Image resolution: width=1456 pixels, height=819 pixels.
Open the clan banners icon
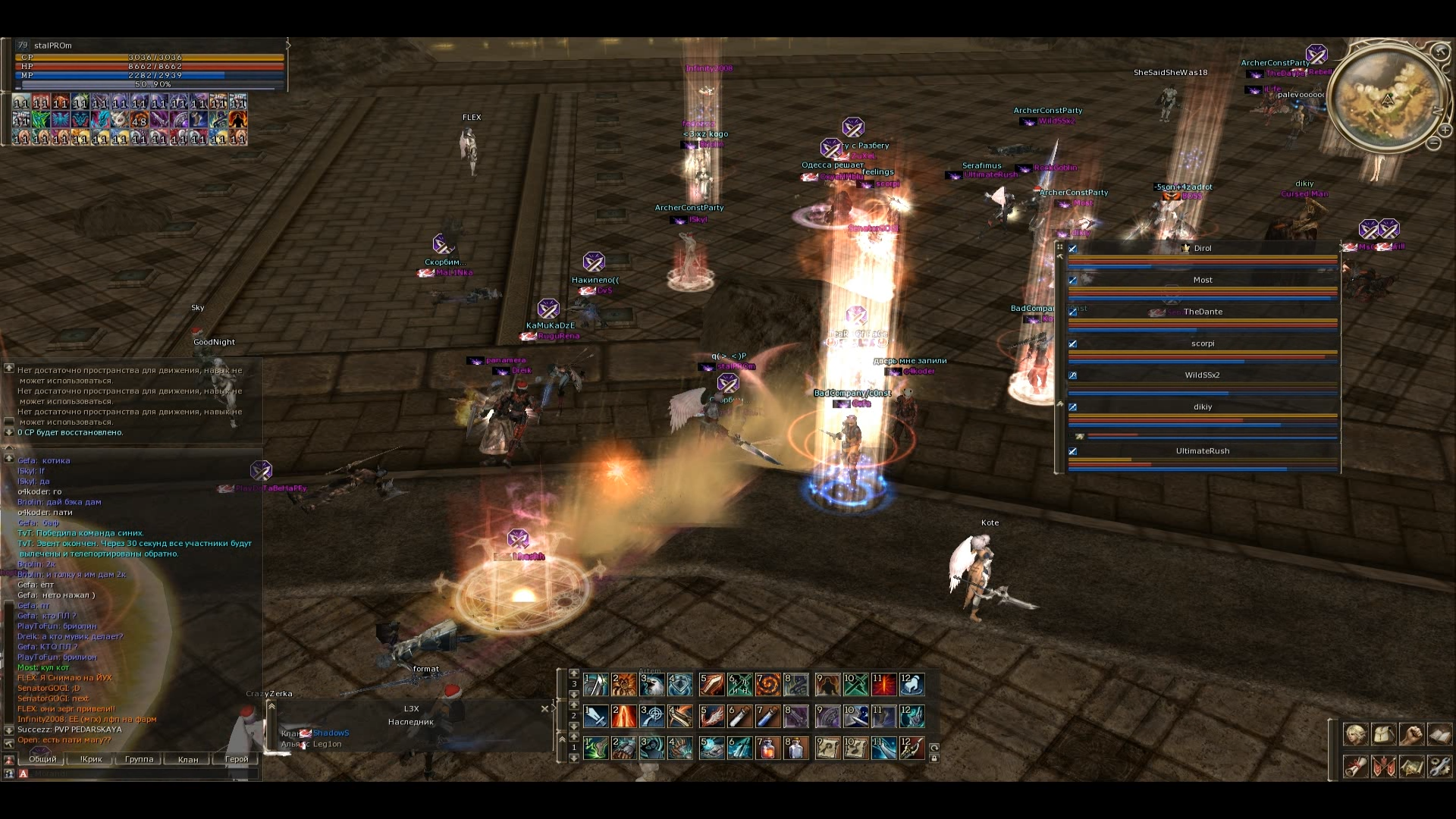pyautogui.click(x=1383, y=767)
